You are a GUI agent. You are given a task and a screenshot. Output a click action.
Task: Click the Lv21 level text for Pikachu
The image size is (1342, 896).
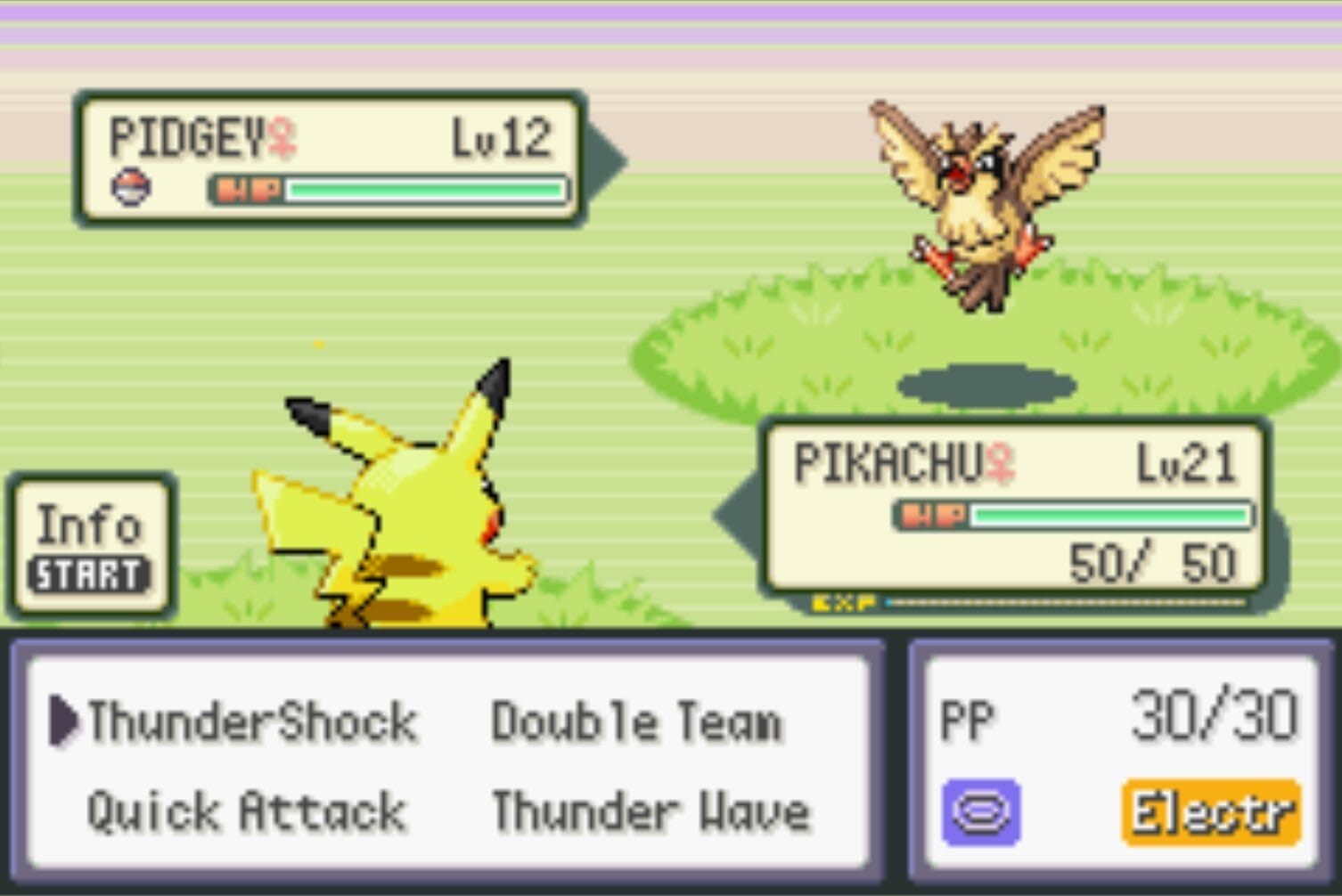pyautogui.click(x=1182, y=464)
